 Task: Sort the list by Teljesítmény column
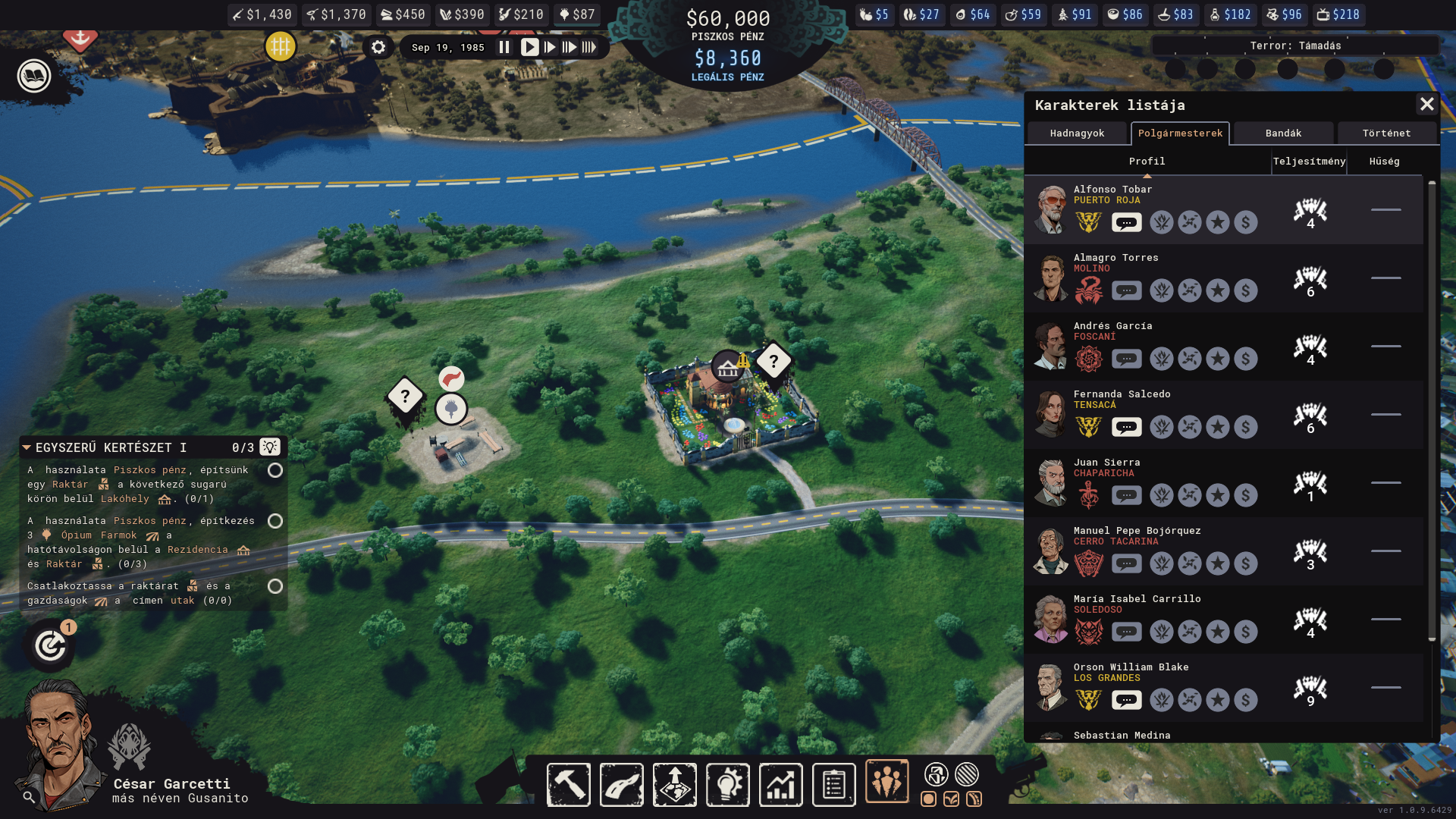coord(1309,162)
